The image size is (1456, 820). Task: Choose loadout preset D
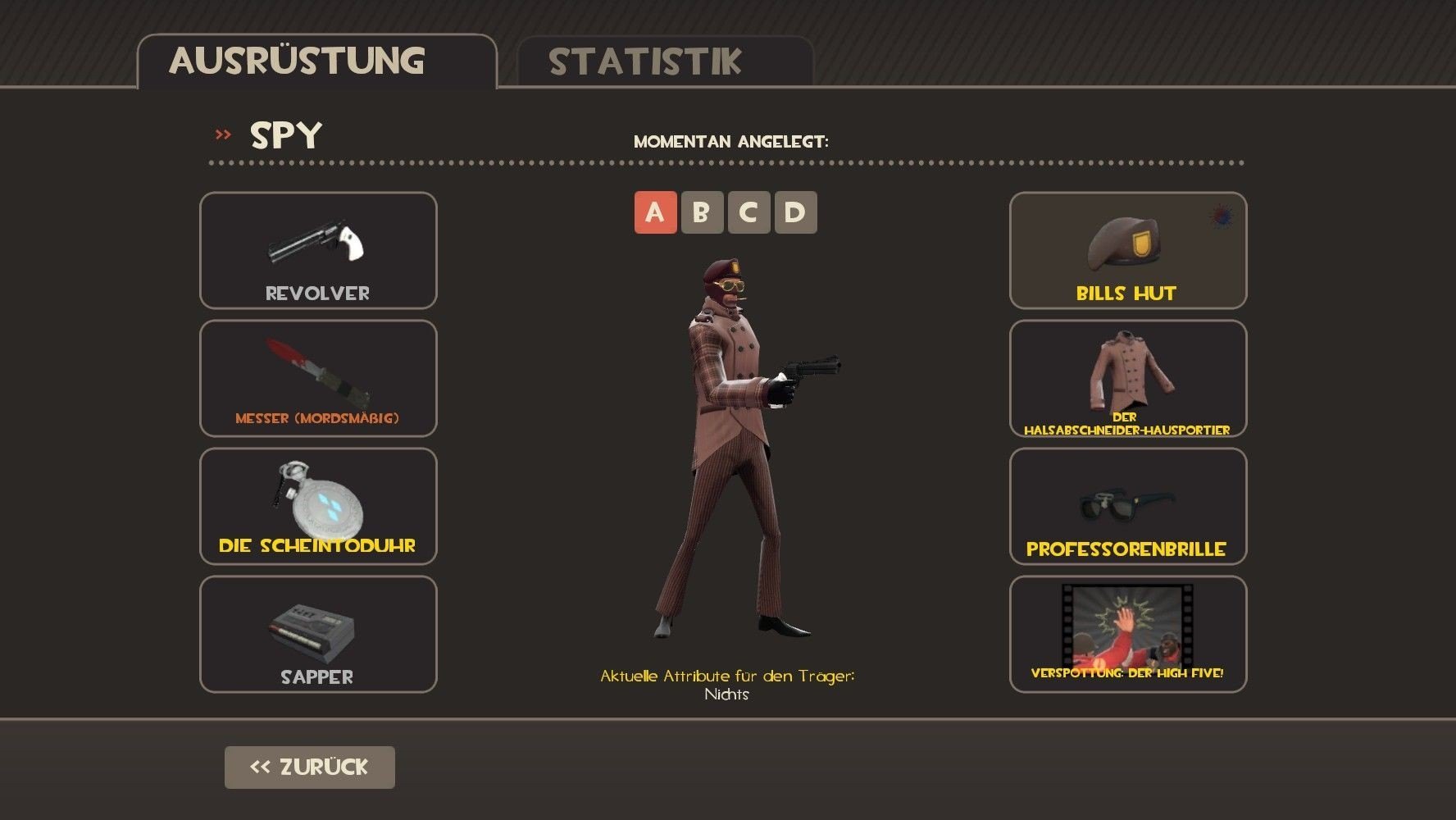[x=795, y=212]
